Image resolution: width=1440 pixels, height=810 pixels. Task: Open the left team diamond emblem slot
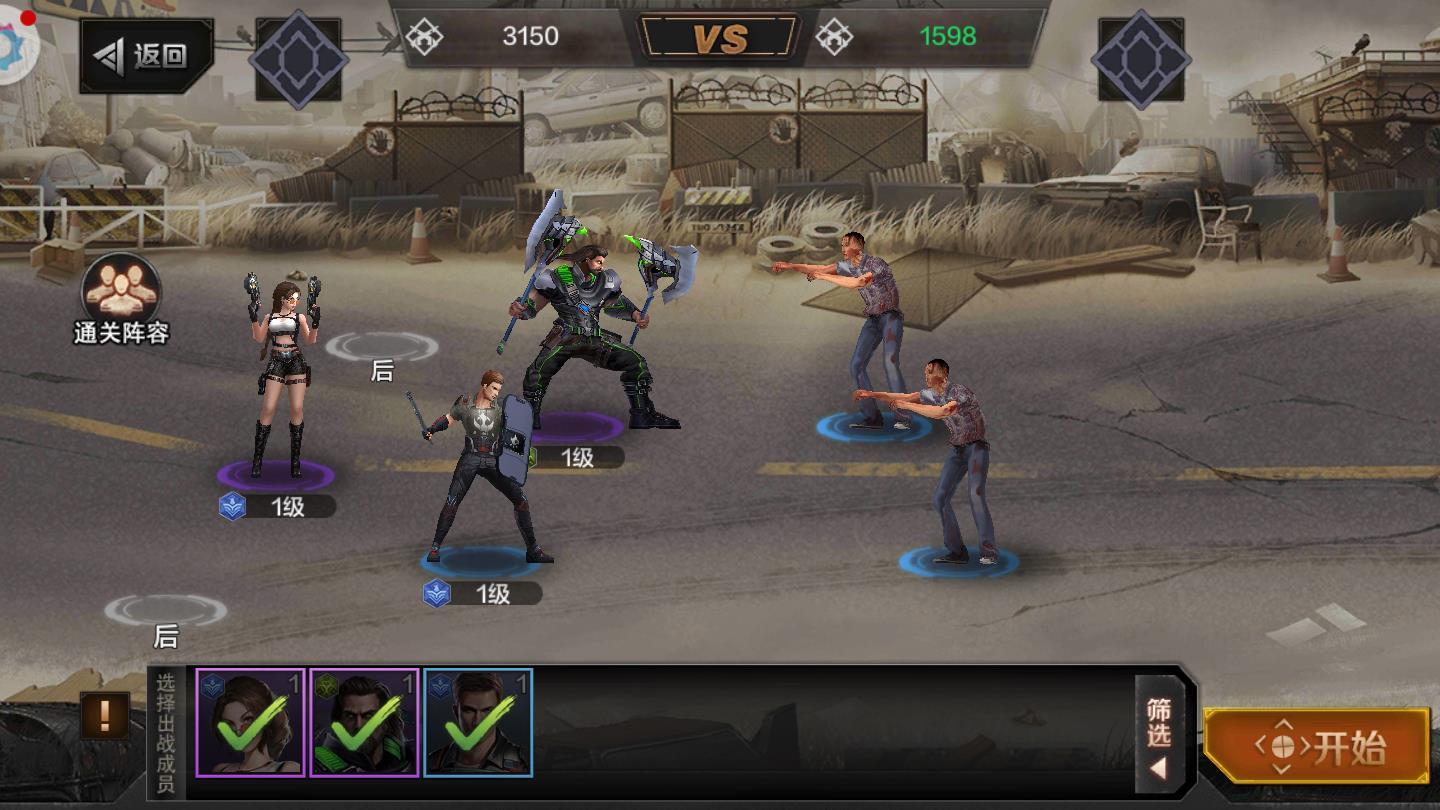(x=298, y=58)
